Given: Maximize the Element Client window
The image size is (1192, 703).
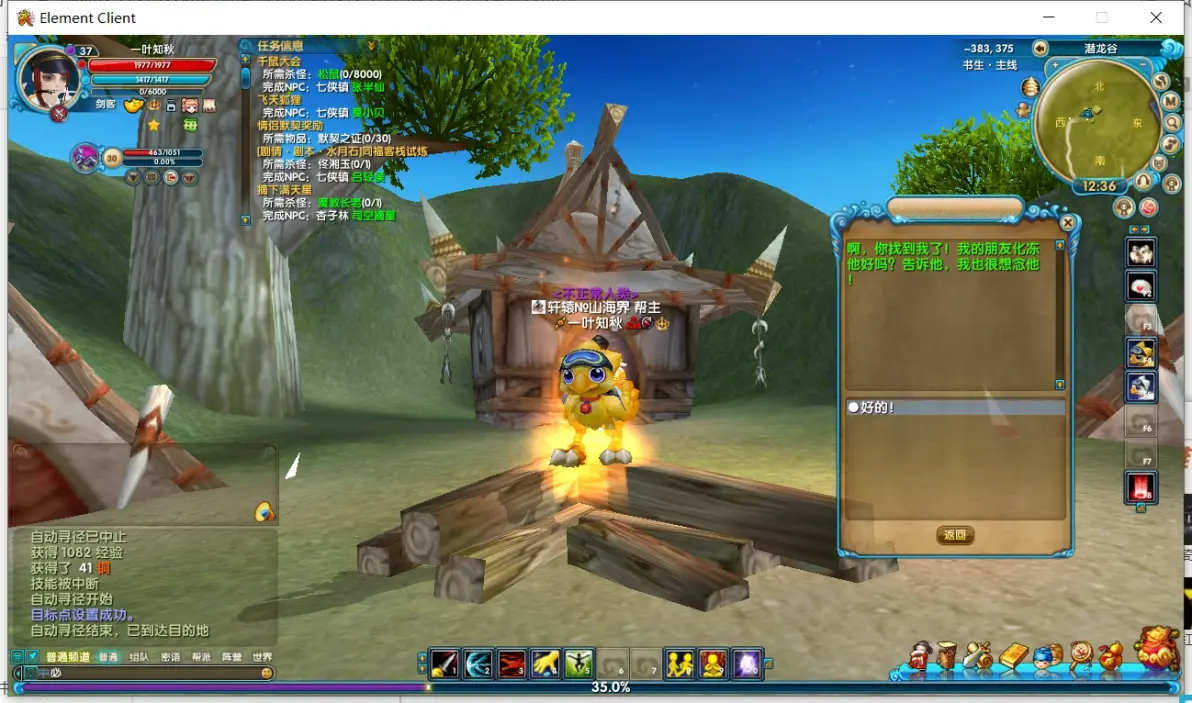Looking at the screenshot, I should click(1102, 17).
